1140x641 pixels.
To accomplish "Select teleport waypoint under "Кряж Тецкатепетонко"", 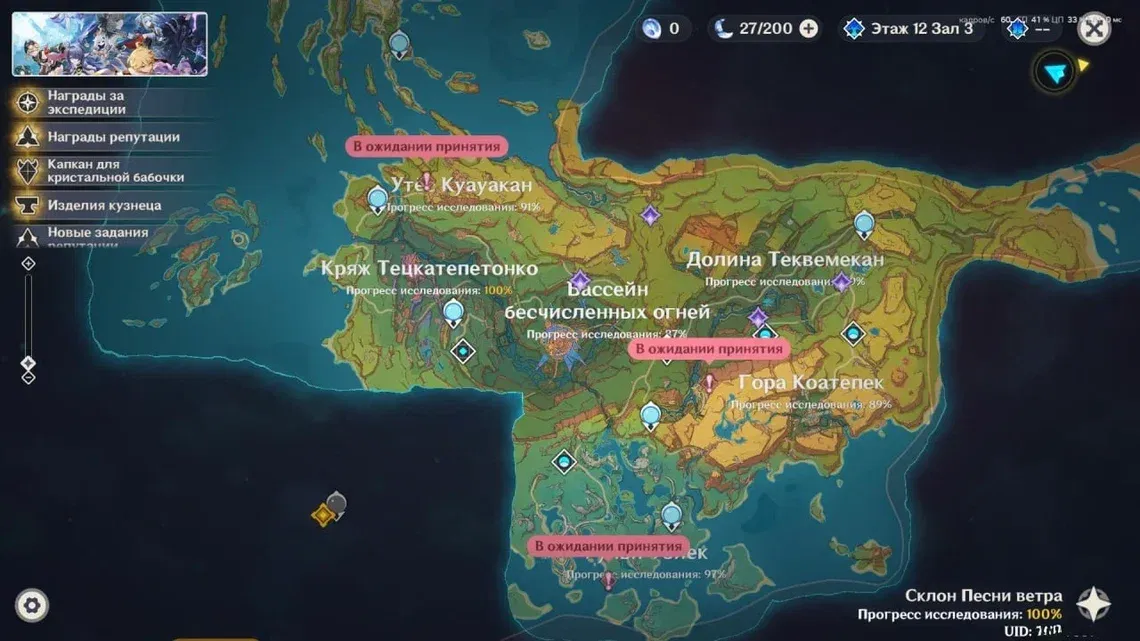I will point(453,313).
